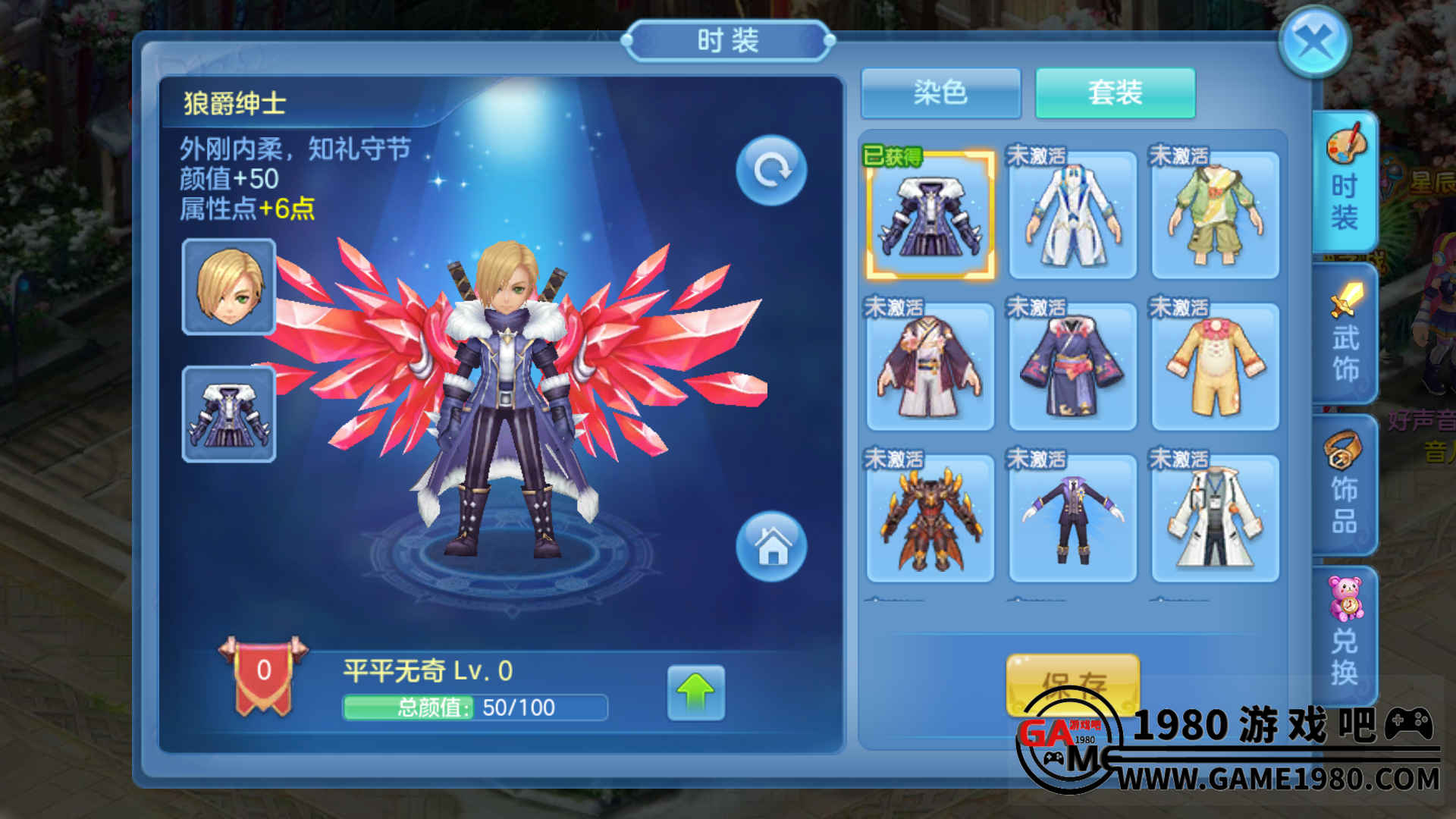The width and height of the screenshot is (1456, 819).
Task: Open the 武饰 weapon ornament tab
Action: pyautogui.click(x=1345, y=334)
